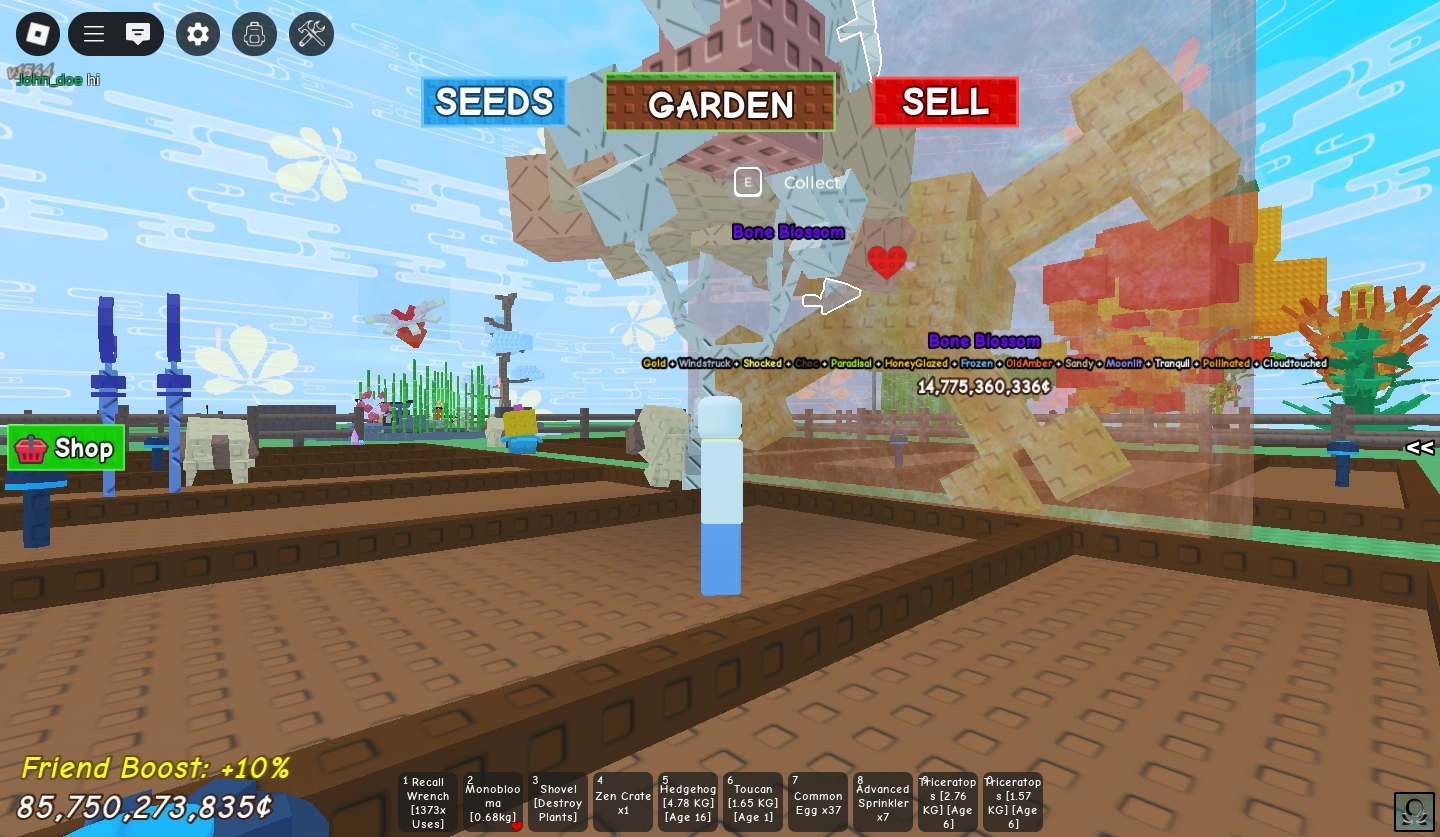Open the hammer-and-wrench tools icon
1440x837 pixels.
click(x=310, y=33)
